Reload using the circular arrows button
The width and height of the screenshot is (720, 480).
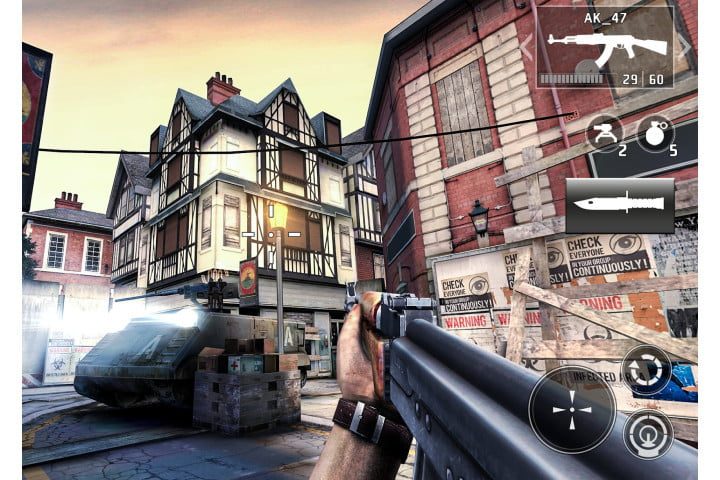tap(646, 369)
